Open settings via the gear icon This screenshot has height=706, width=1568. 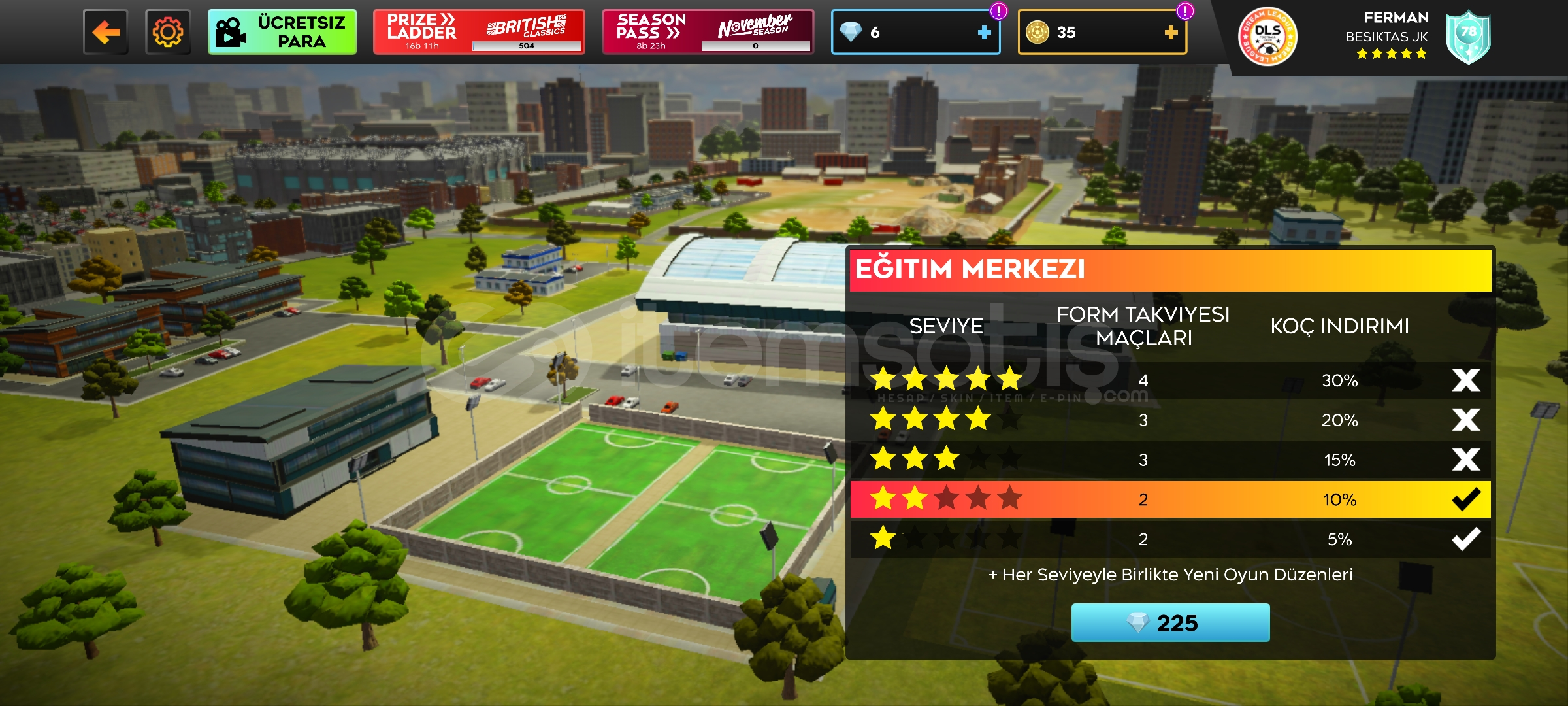(168, 32)
